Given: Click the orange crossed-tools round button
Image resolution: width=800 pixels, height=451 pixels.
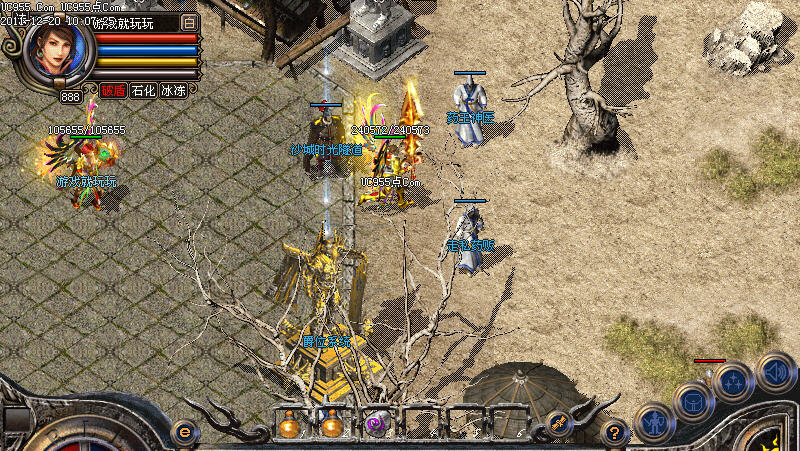Looking at the screenshot, I should (559, 423).
